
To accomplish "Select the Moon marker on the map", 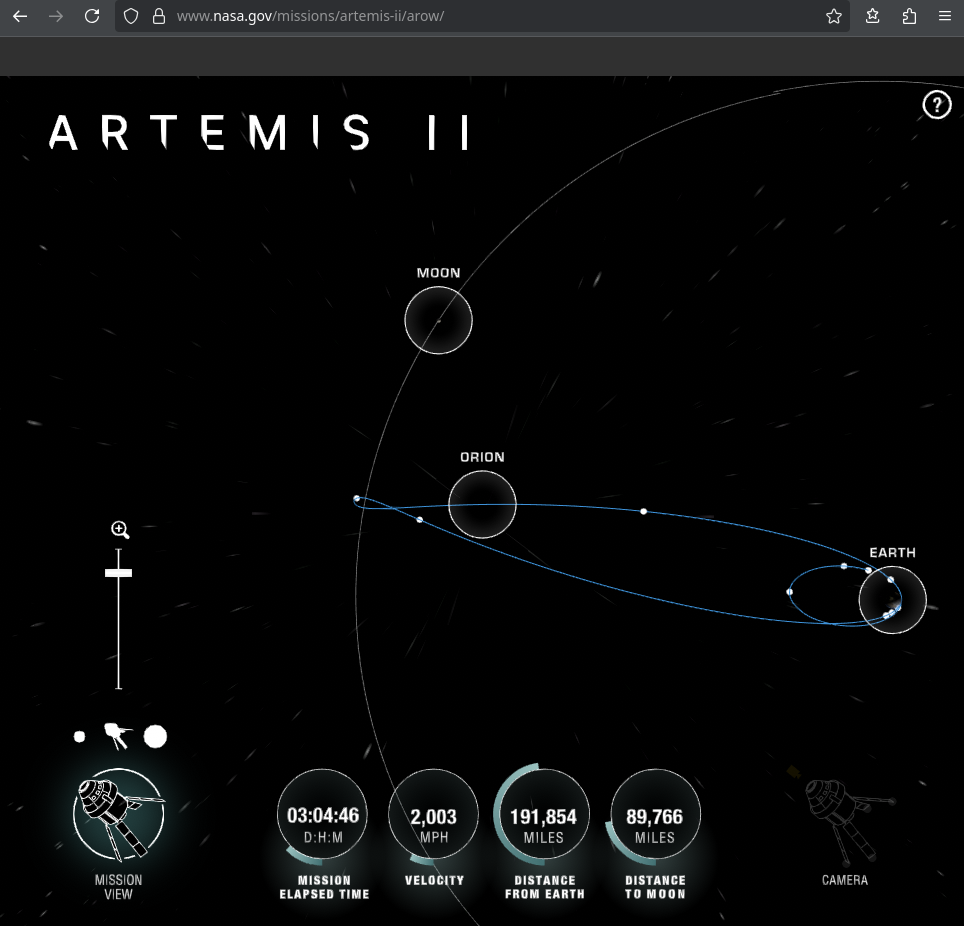I will [x=438, y=320].
